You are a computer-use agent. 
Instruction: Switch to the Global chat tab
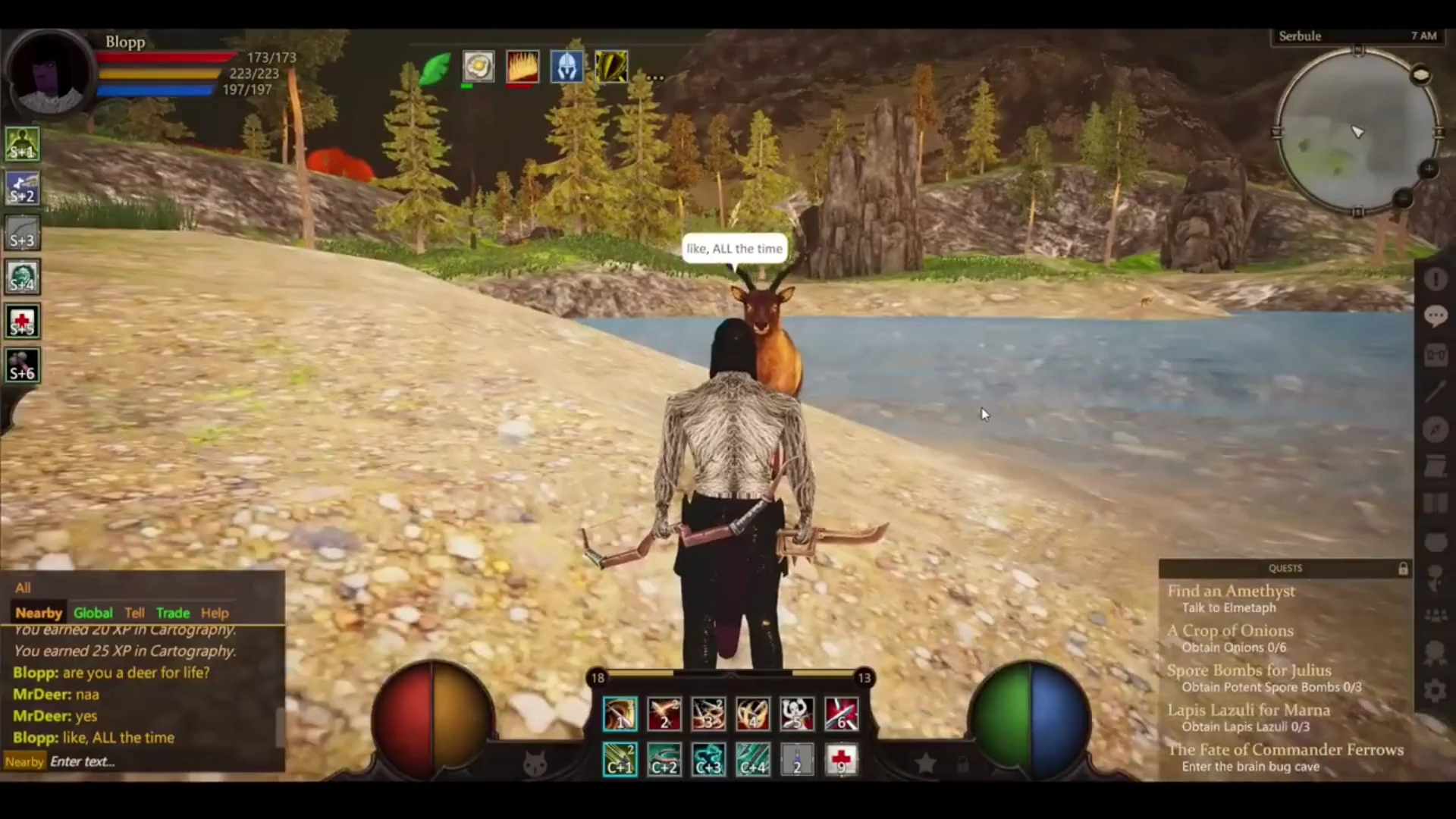click(x=93, y=613)
